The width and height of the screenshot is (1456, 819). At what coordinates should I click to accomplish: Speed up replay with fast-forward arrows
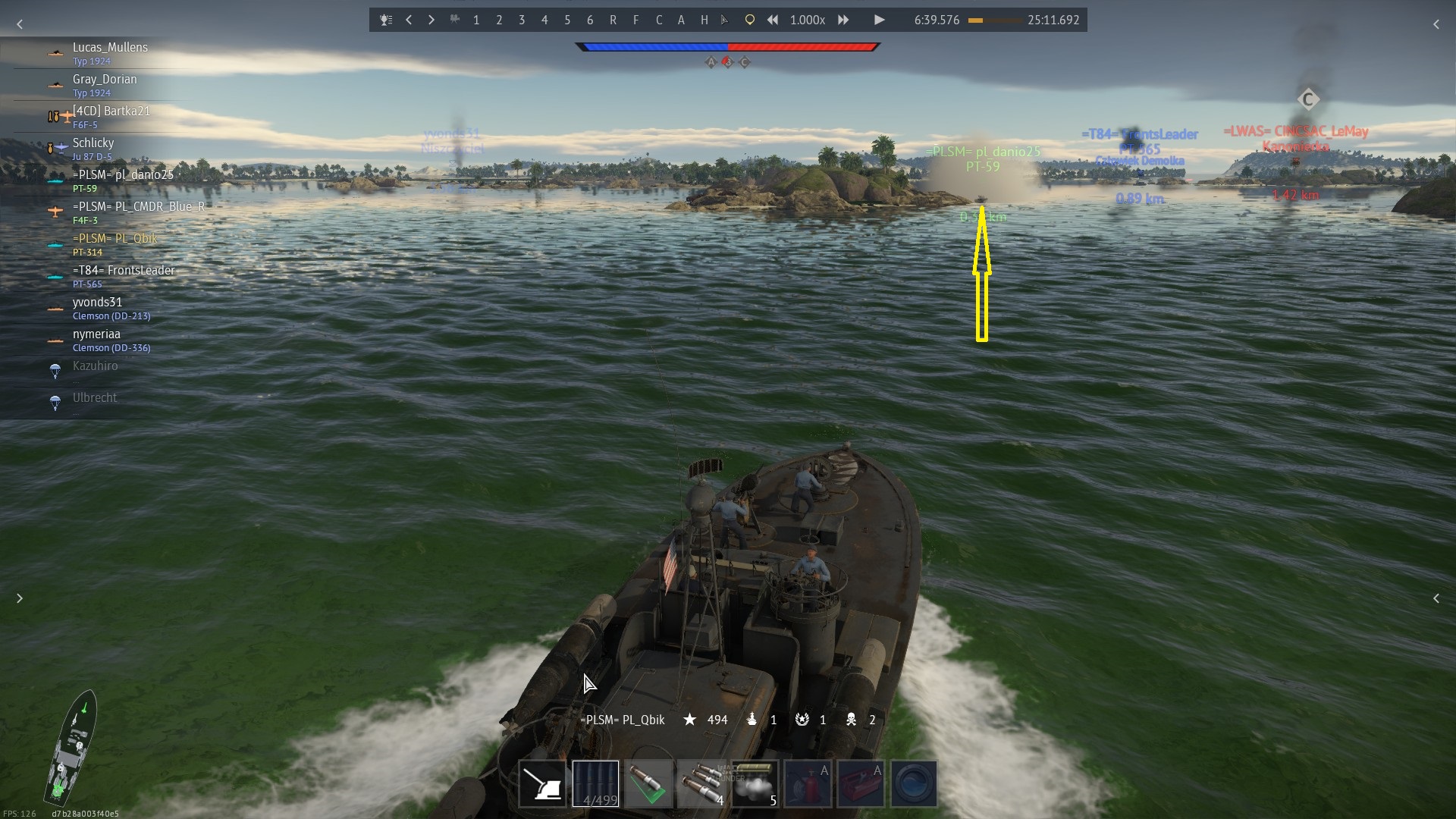(843, 20)
